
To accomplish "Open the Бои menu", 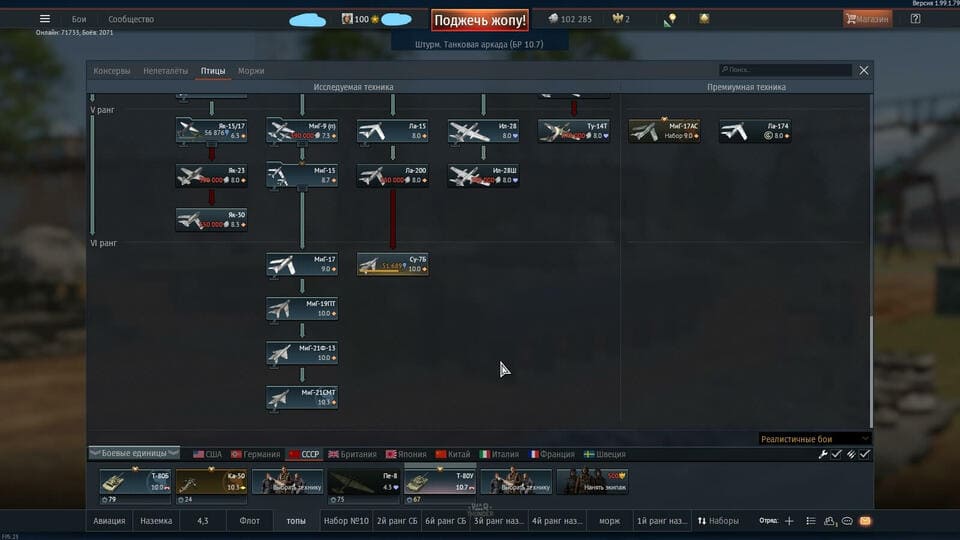I will (79, 19).
